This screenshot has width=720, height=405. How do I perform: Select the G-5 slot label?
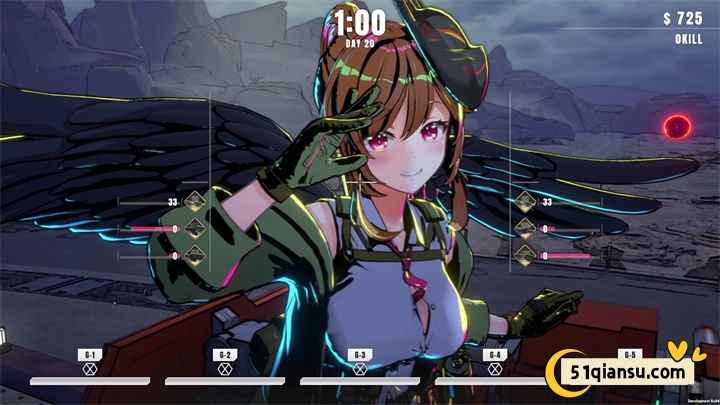pyautogui.click(x=629, y=354)
